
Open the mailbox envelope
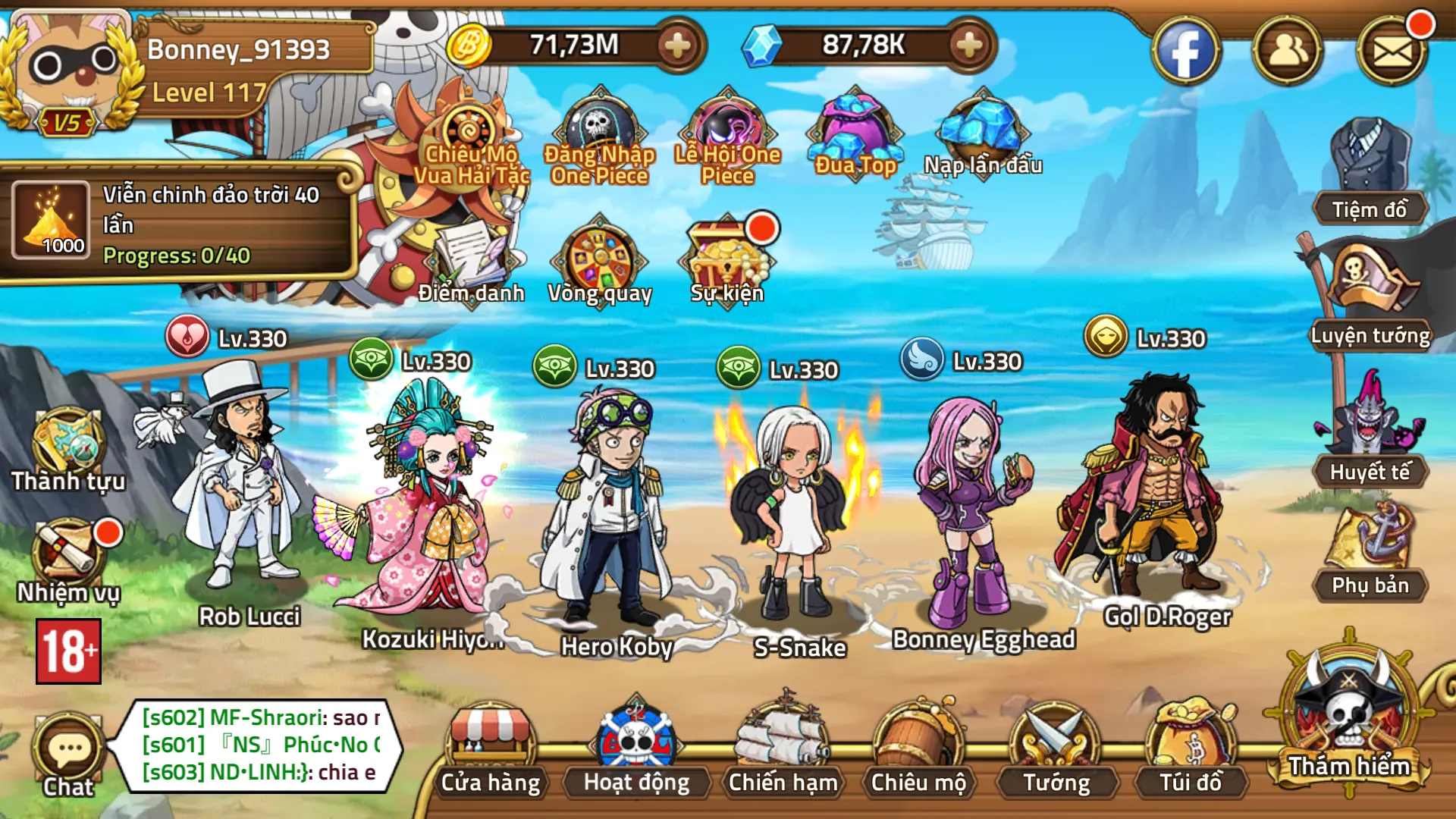[x=1392, y=52]
